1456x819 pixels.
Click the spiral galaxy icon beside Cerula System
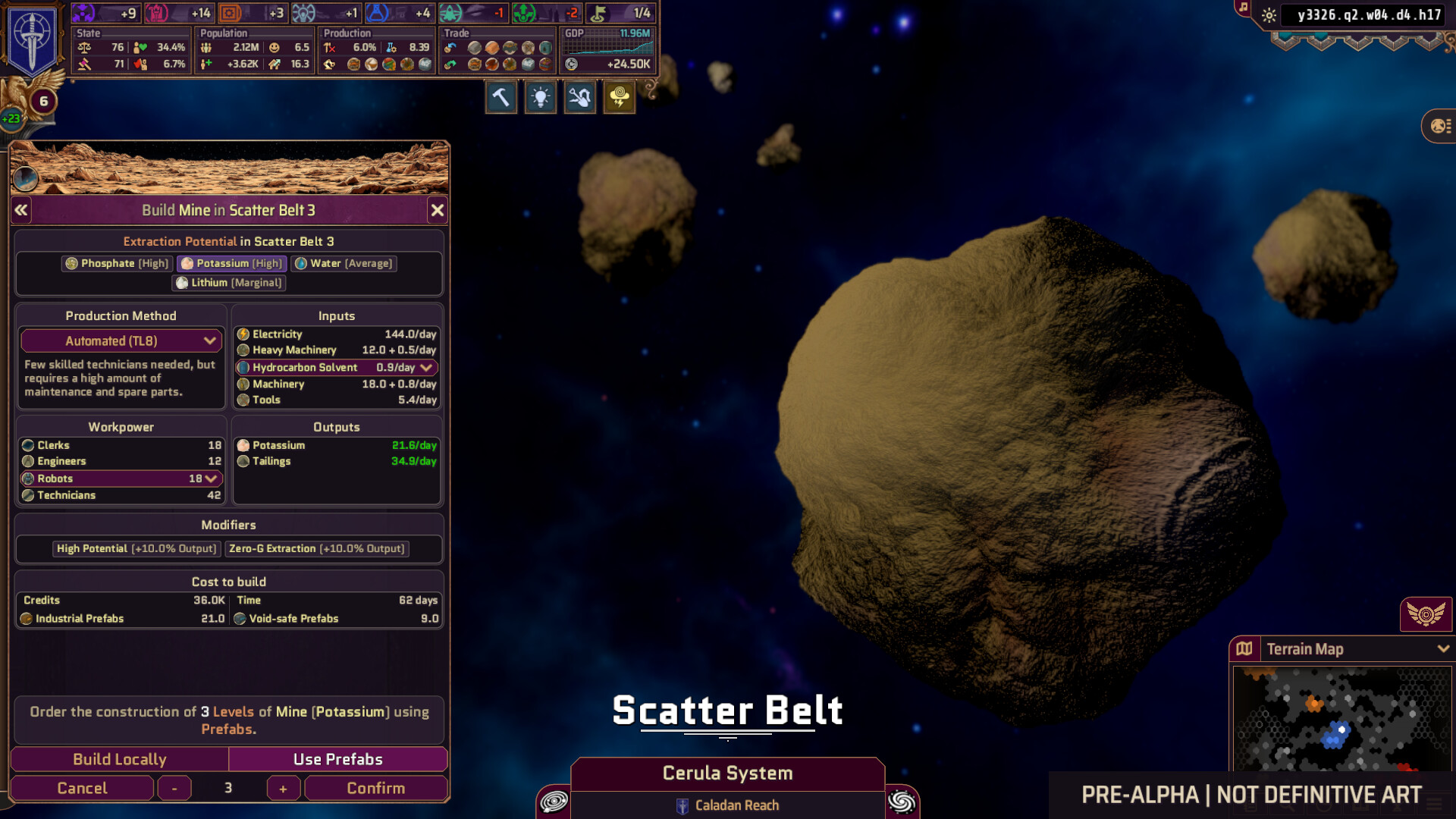(553, 801)
